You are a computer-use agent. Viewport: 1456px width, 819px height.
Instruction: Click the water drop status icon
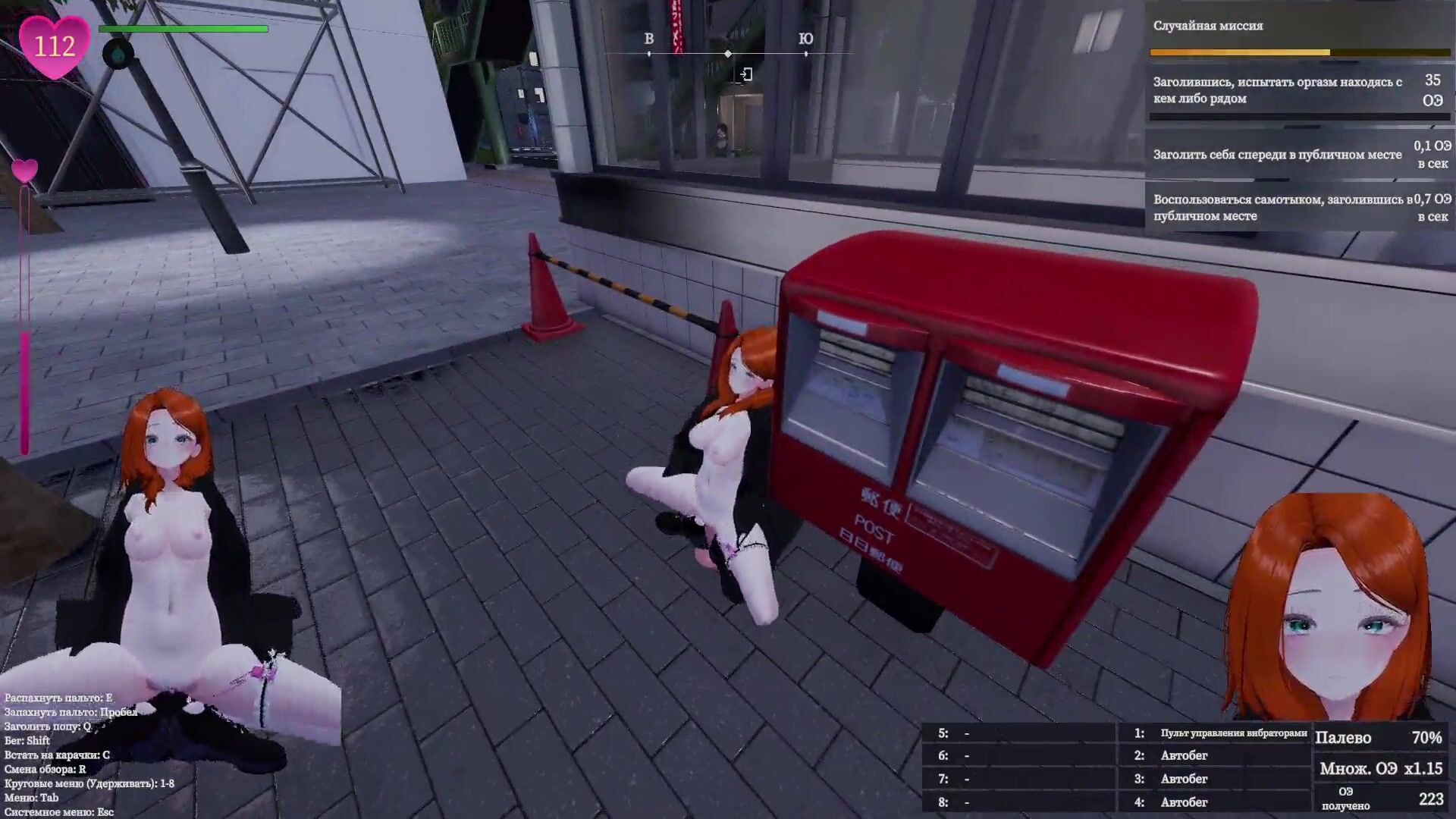point(118,55)
